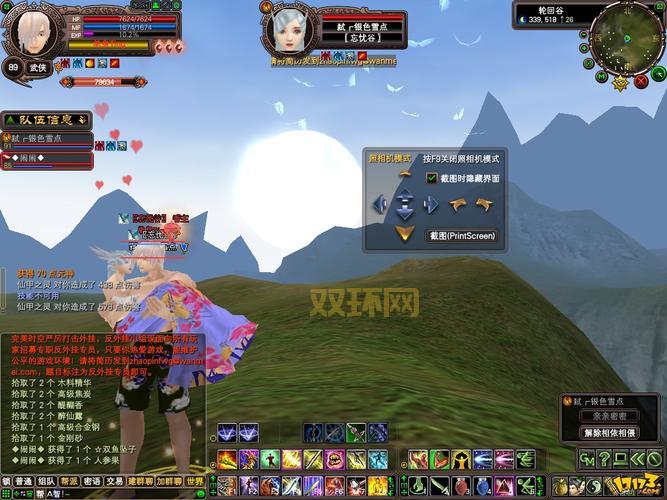The height and width of the screenshot is (500, 667).
Task: Click the camera rotate-left arrow
Action: [x=459, y=204]
